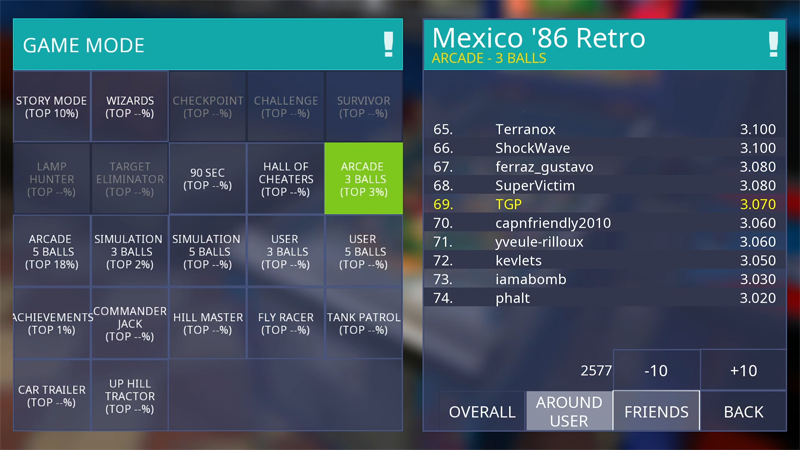The image size is (800, 450).
Task: Select Arcade 3 Balls mode
Action: 363,178
